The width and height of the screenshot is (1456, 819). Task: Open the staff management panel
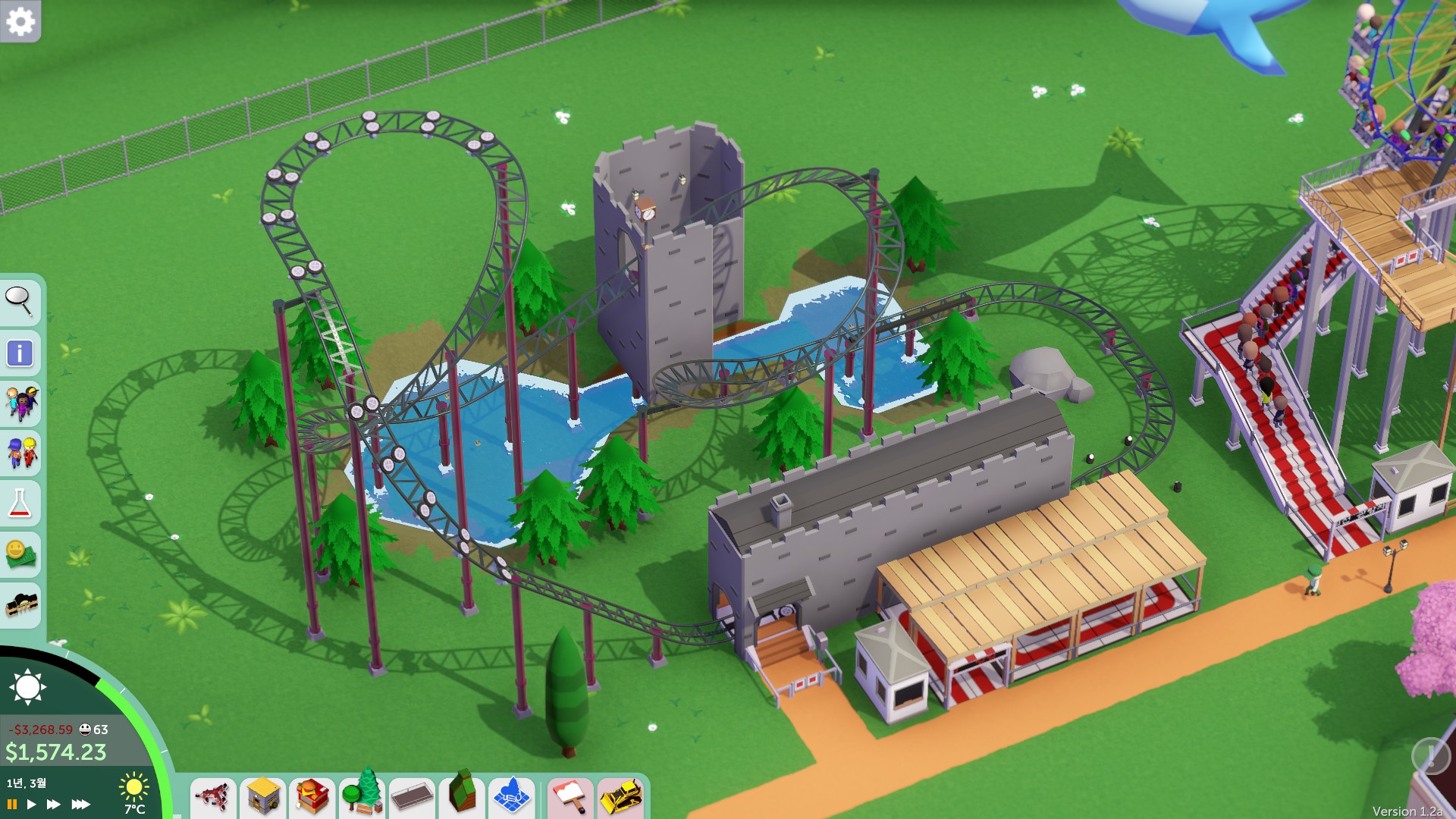[x=20, y=453]
